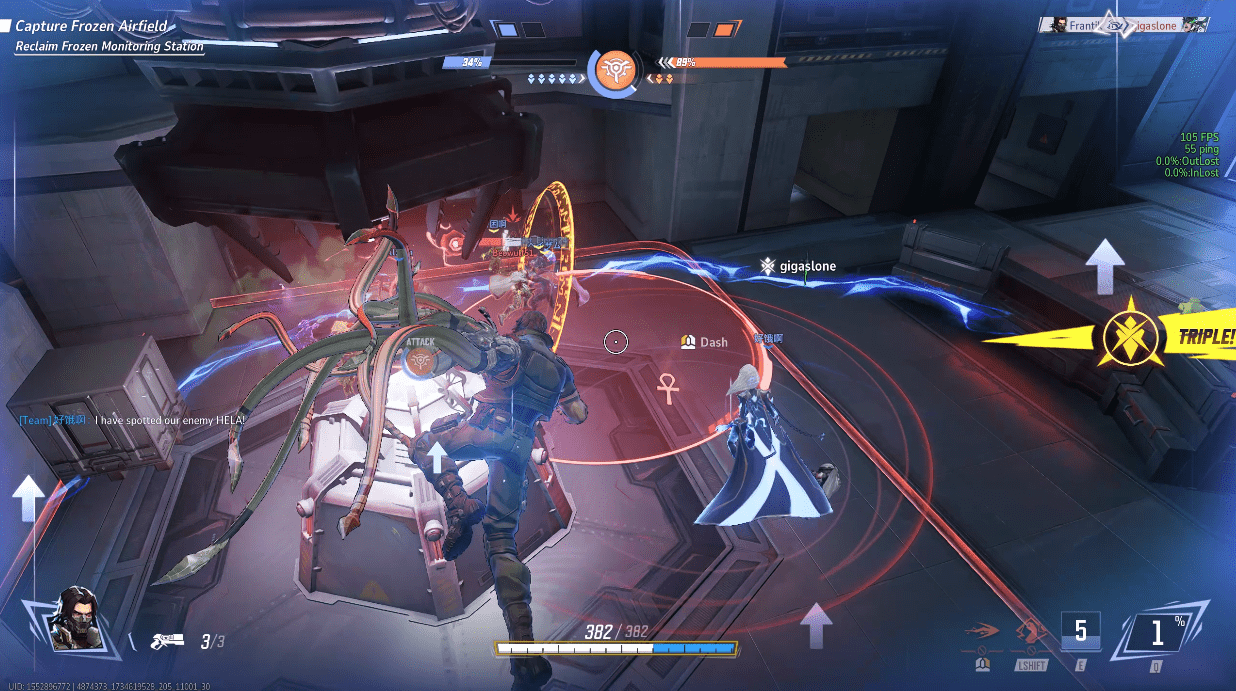
Task: Click the orange ATTACK objective marker
Action: coord(421,356)
